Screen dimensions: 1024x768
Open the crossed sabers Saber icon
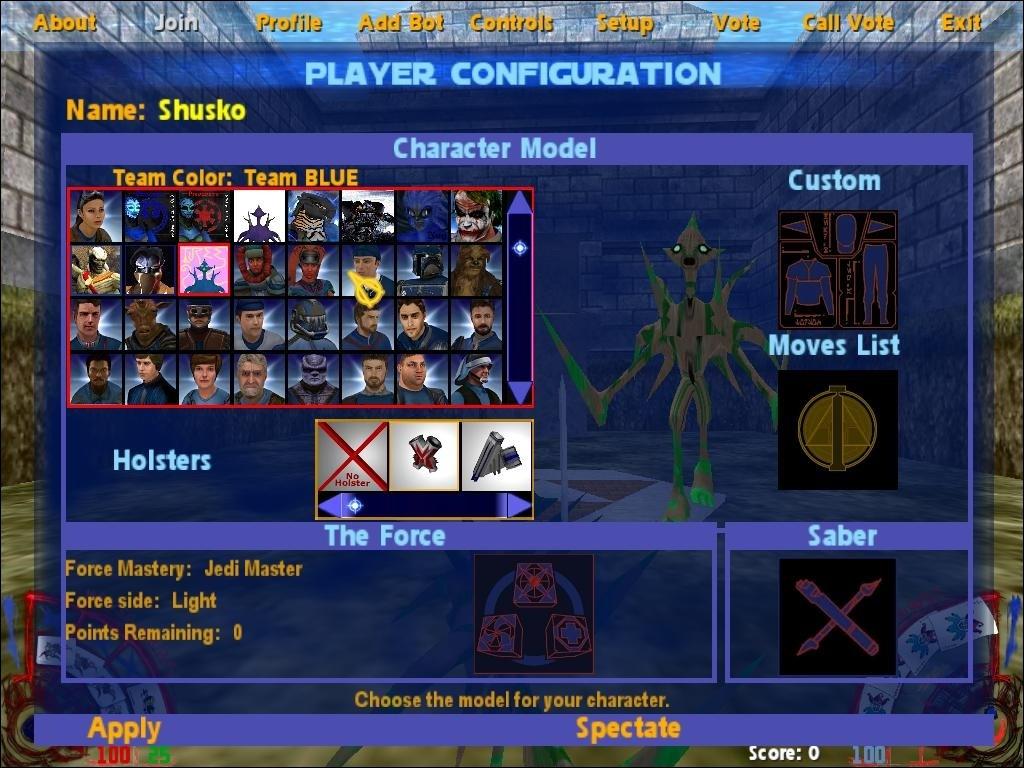[x=838, y=616]
